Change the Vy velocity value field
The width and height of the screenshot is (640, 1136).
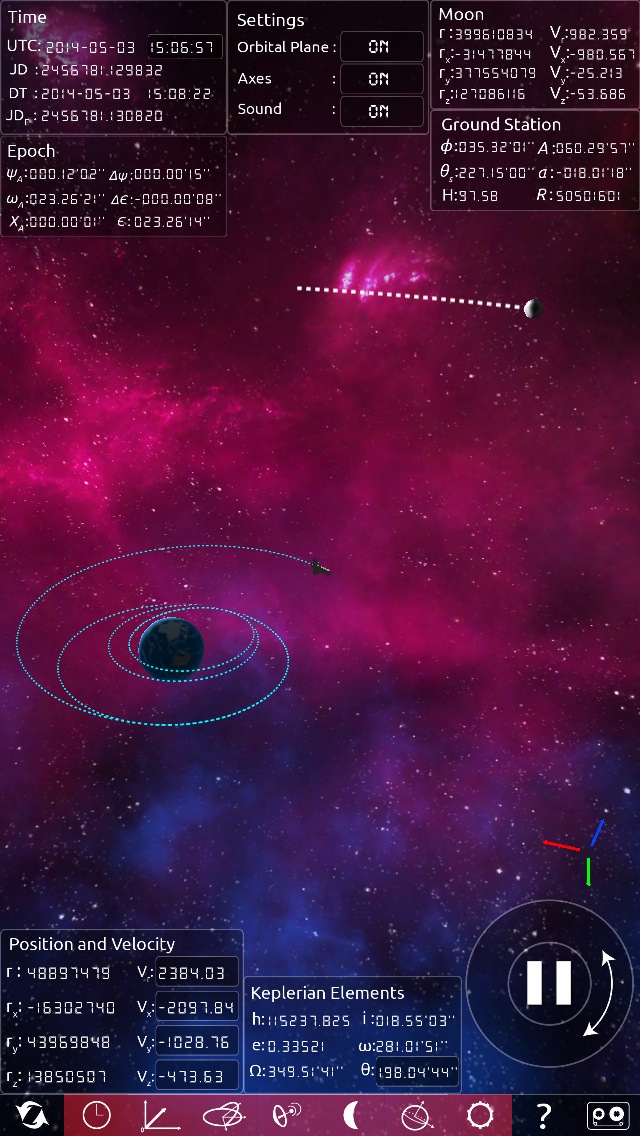coord(197,1042)
